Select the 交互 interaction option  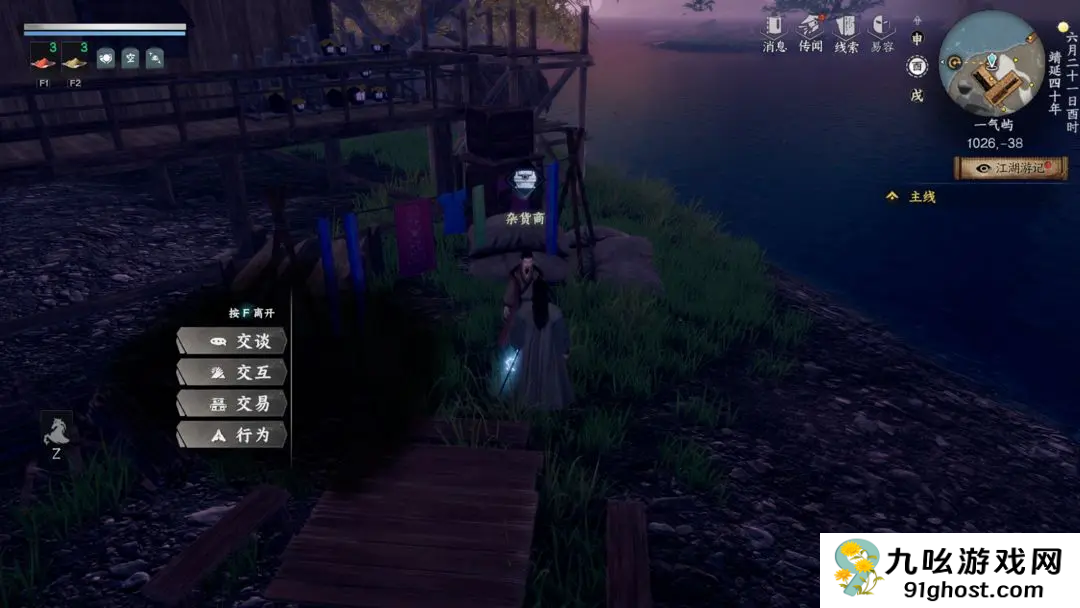pos(232,373)
